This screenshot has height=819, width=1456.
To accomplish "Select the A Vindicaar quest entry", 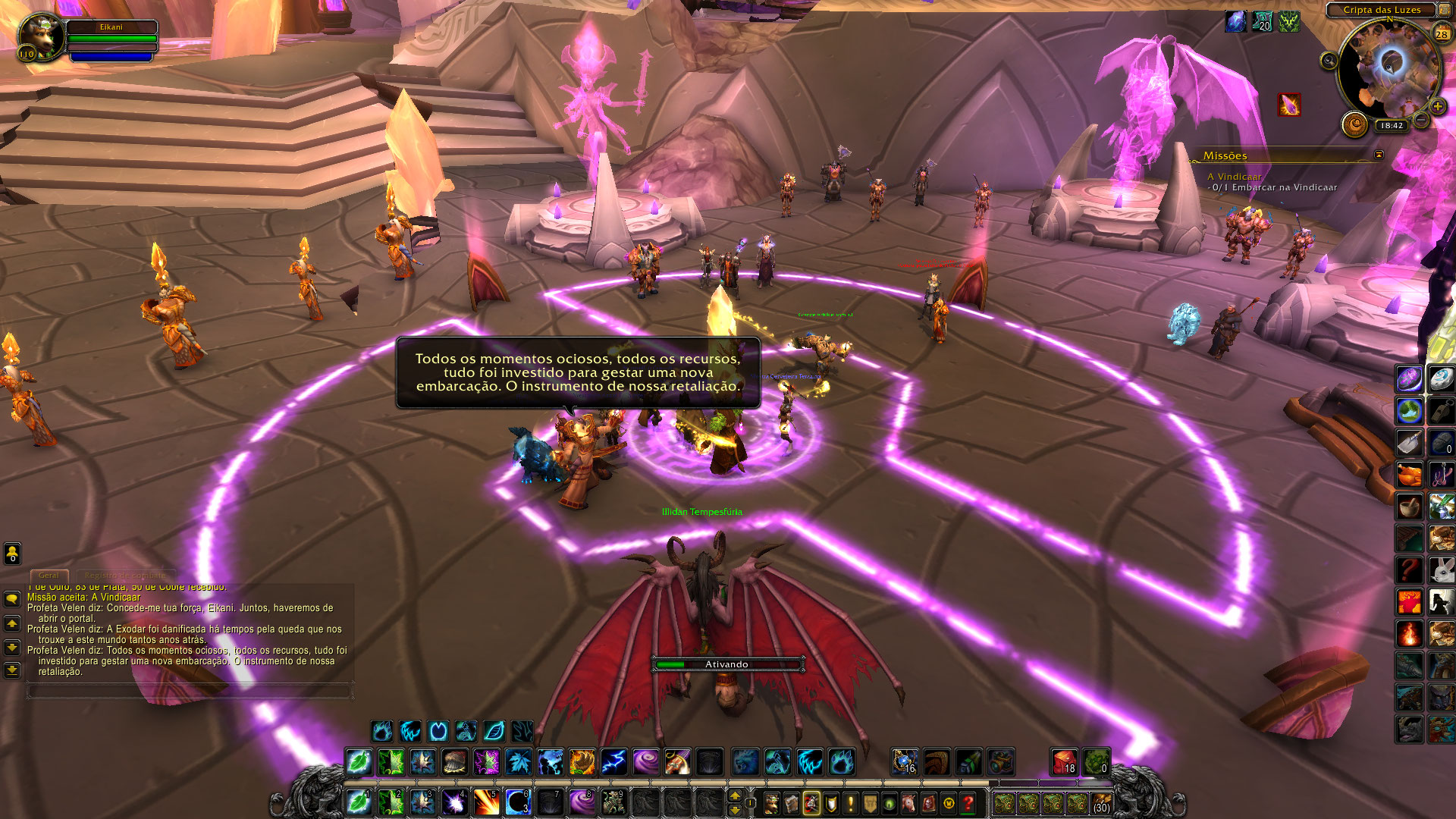I will point(1235,177).
